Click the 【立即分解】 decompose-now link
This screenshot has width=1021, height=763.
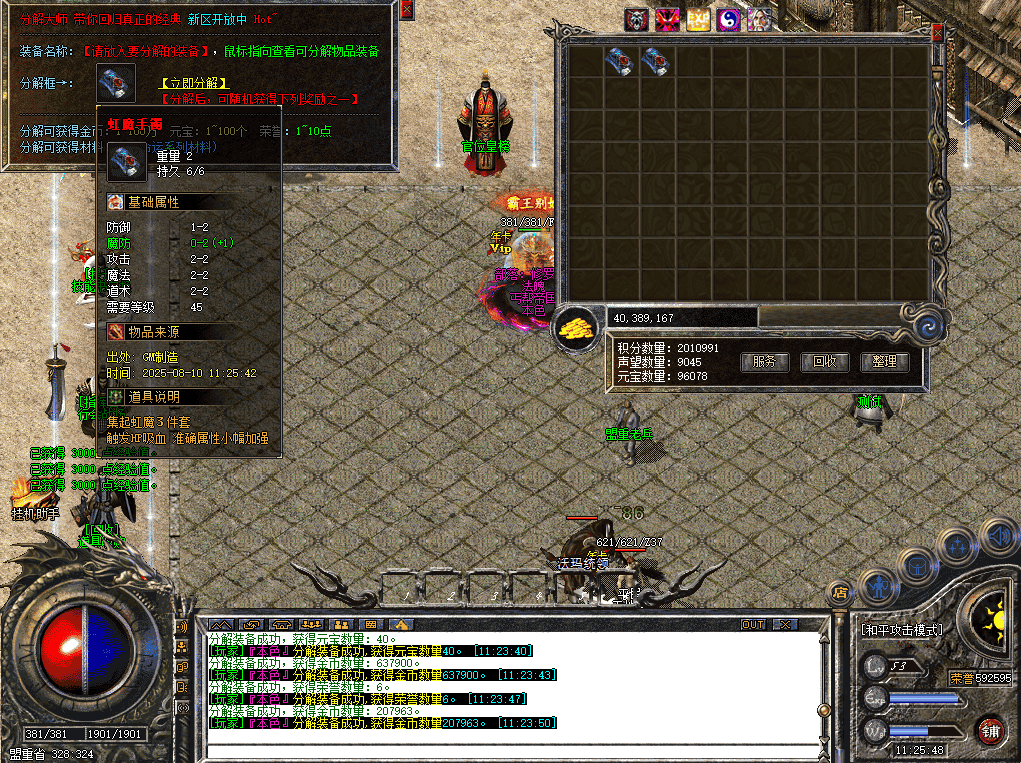pyautogui.click(x=194, y=83)
